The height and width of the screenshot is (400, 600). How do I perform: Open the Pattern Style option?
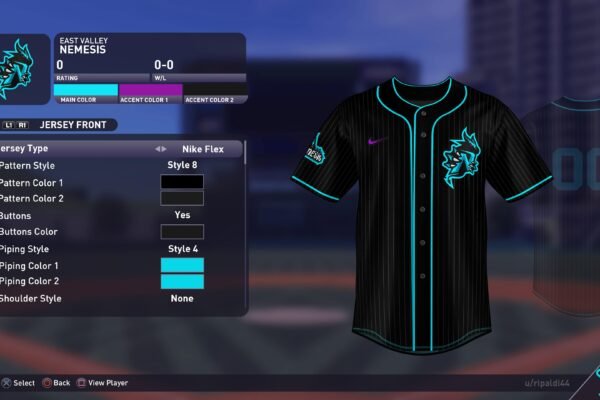coord(182,165)
